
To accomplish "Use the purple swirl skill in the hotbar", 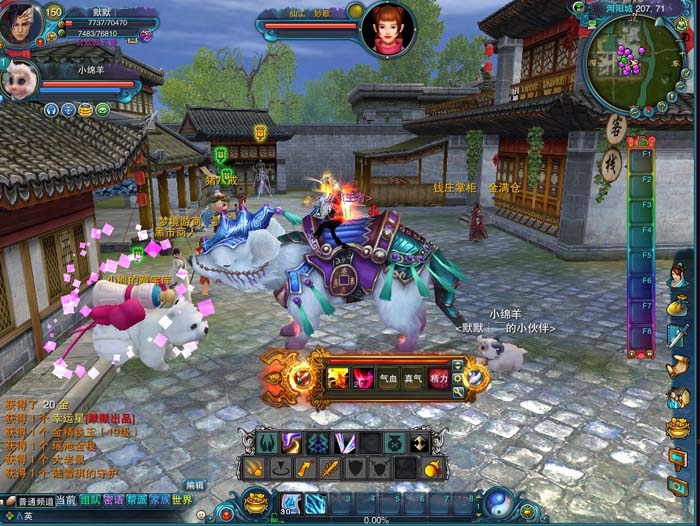I will 292,443.
